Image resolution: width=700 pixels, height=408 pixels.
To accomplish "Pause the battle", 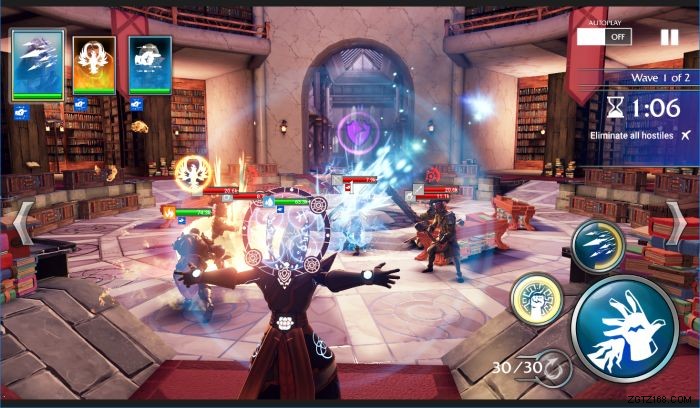I will [669, 37].
